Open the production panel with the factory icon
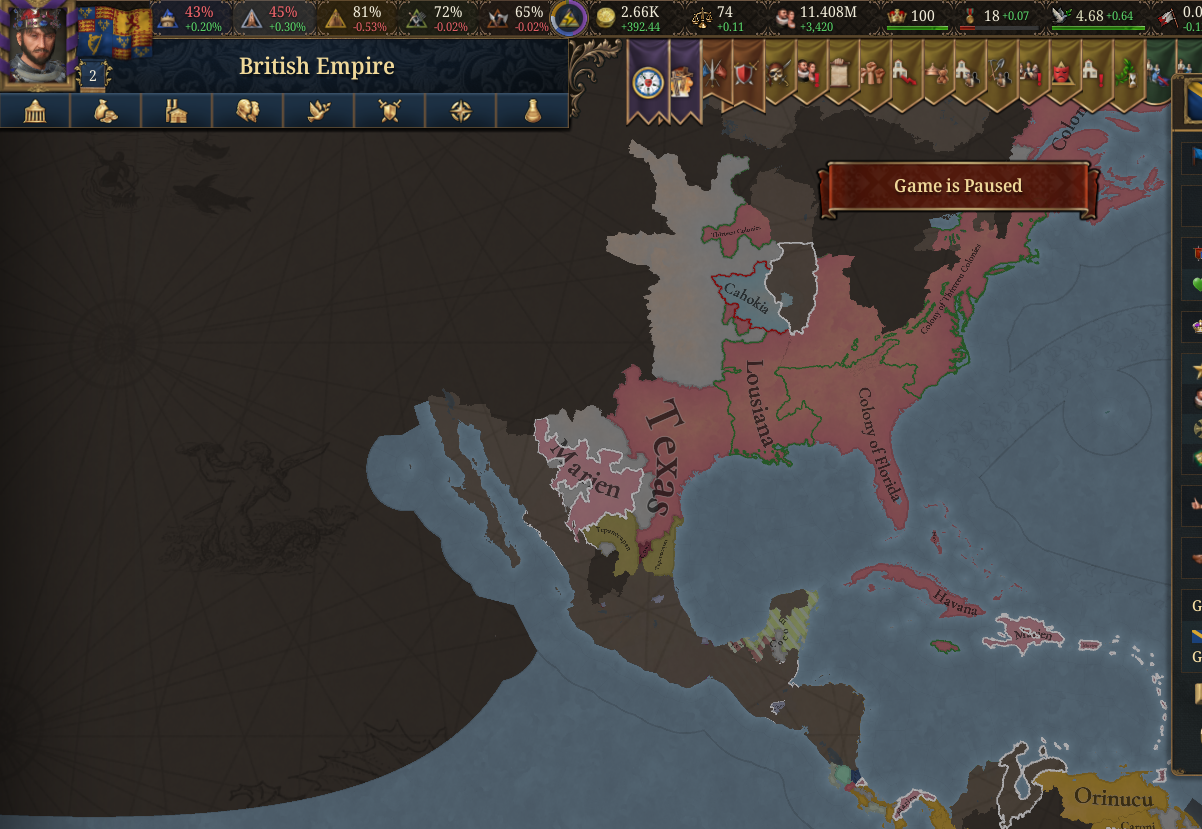 (x=177, y=111)
